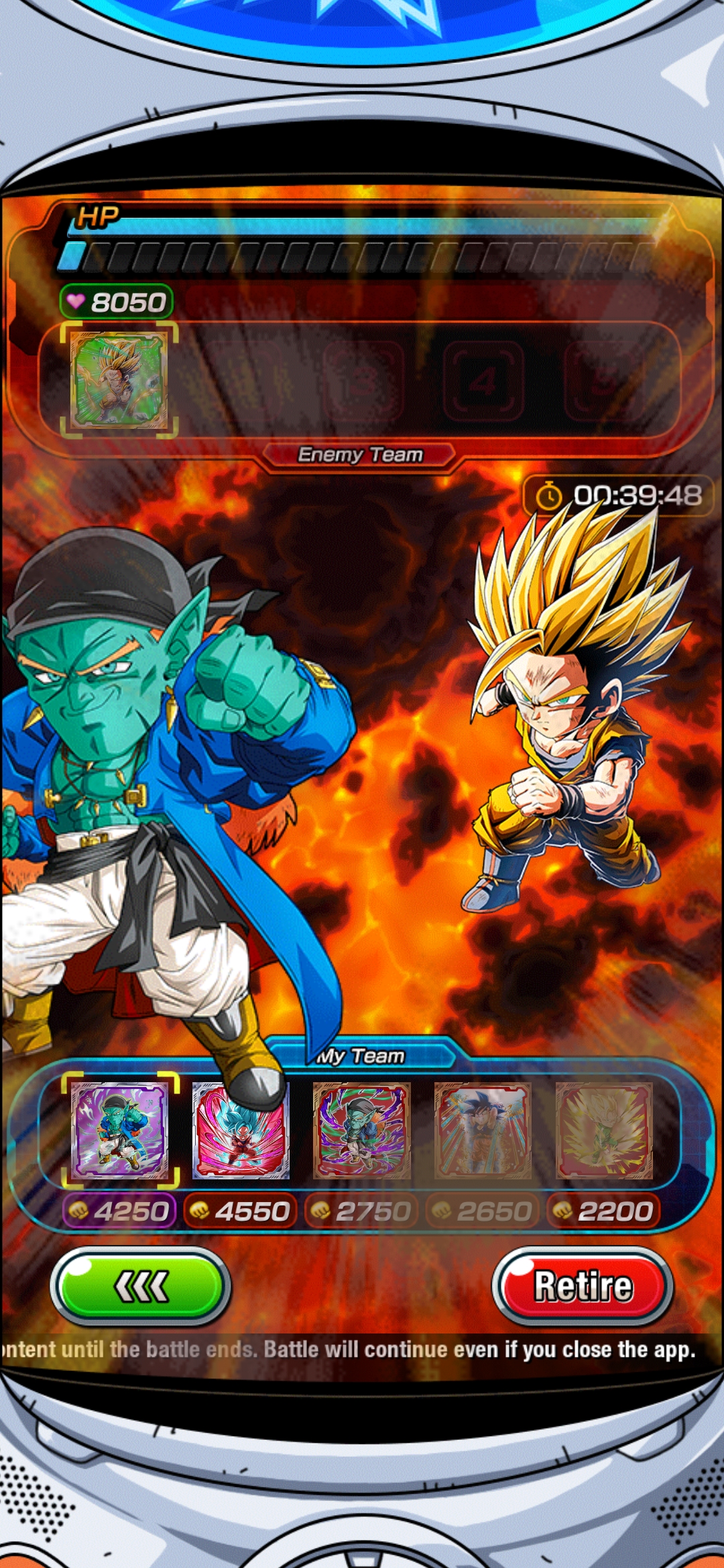Retire from the battle
Viewport: 724px width, 1568px height.
click(x=583, y=1287)
